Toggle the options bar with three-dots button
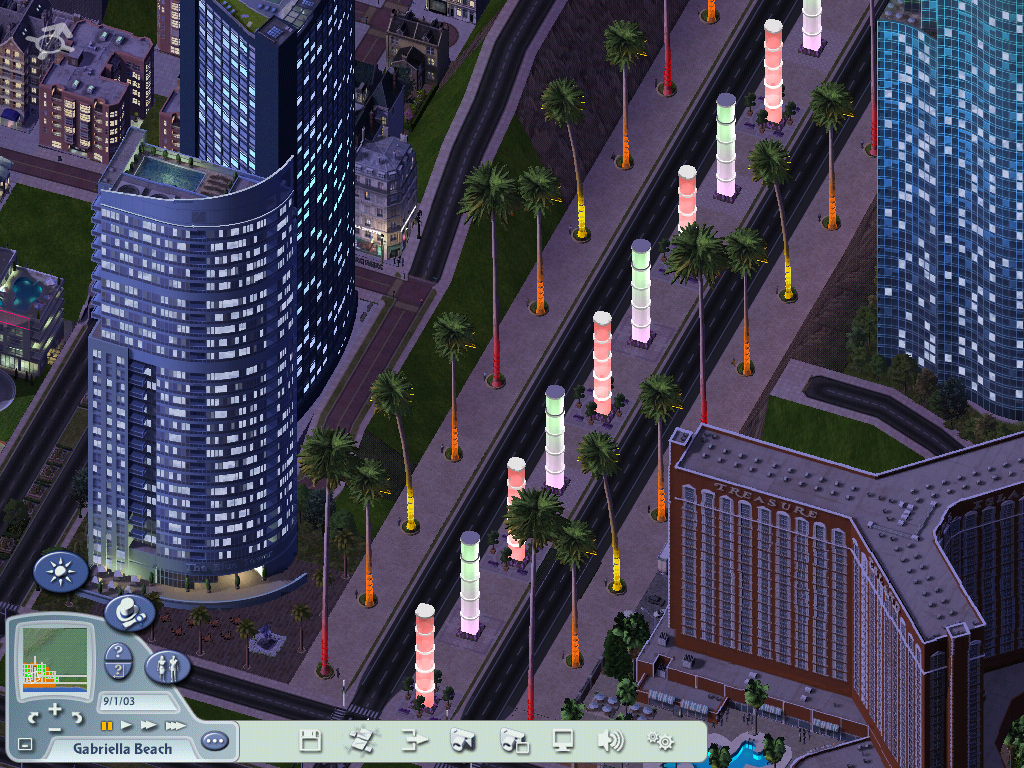 tap(214, 742)
